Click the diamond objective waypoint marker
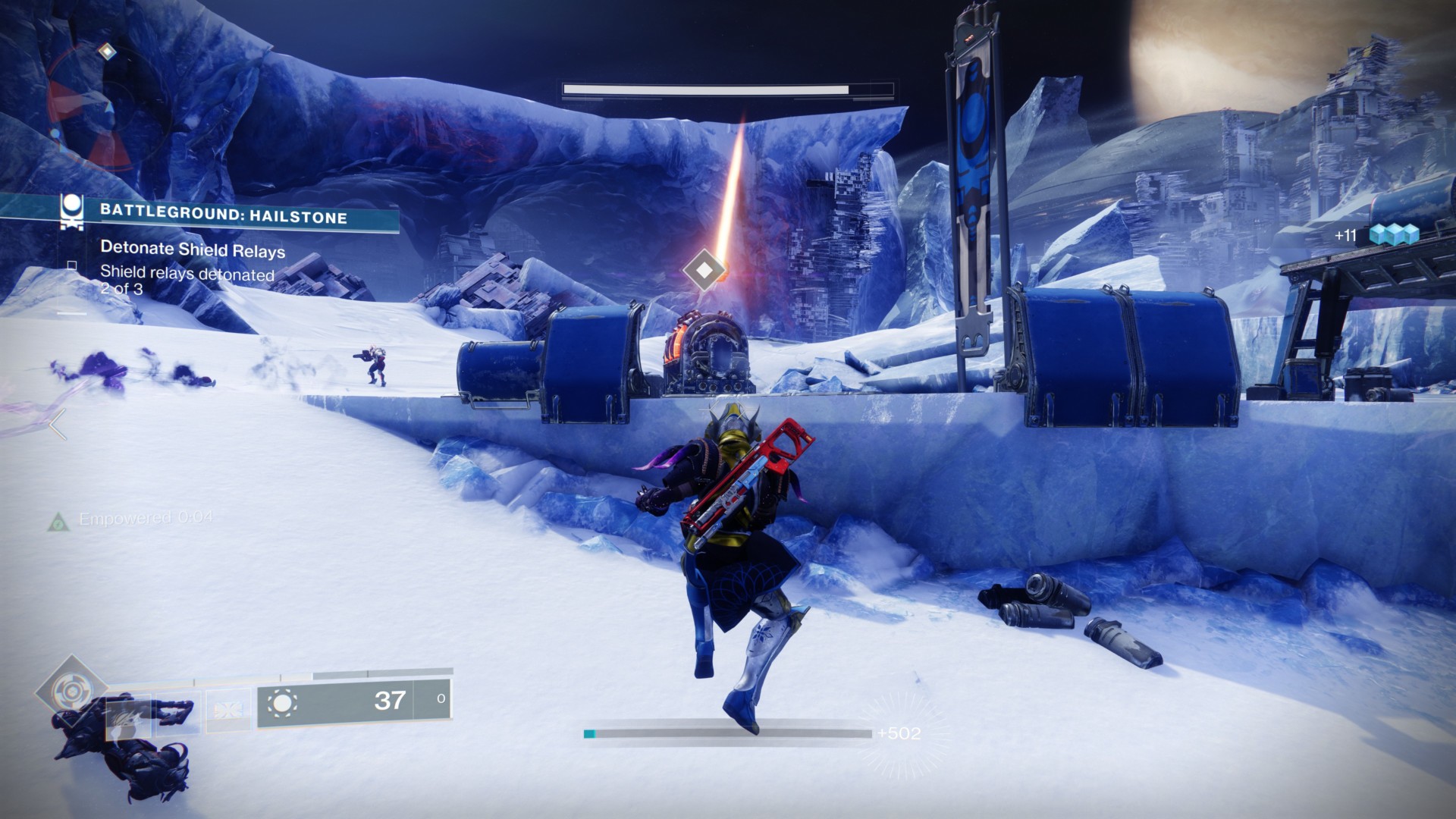Image resolution: width=1456 pixels, height=819 pixels. point(704,269)
